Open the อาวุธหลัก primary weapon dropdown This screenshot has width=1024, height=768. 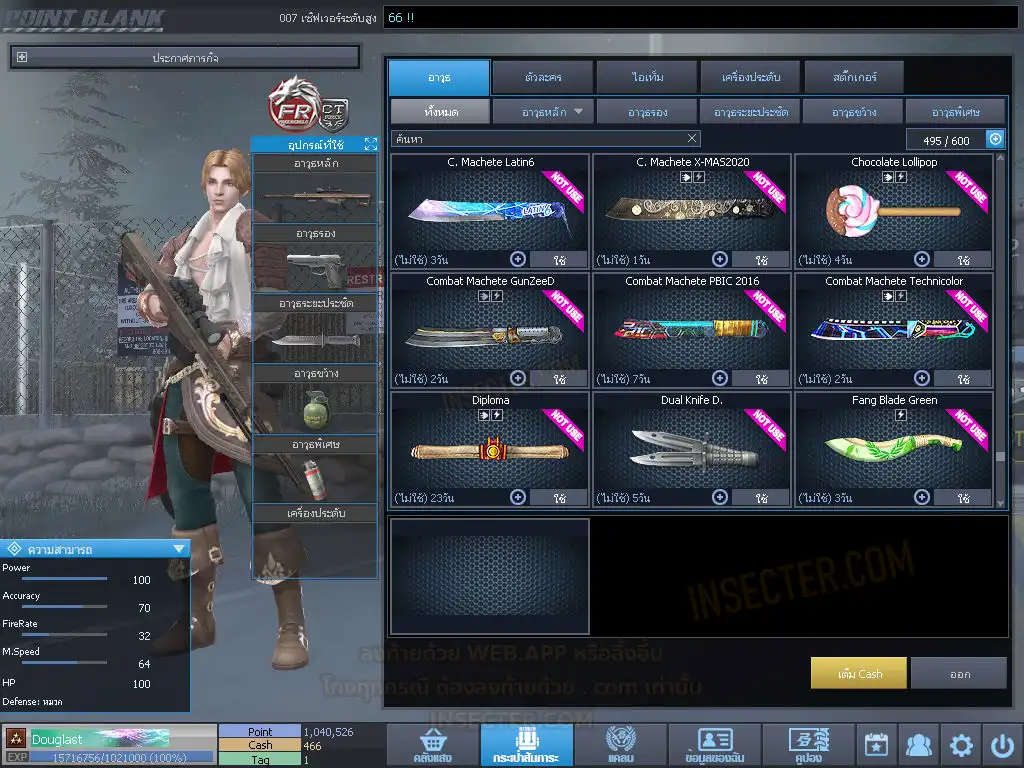(544, 112)
